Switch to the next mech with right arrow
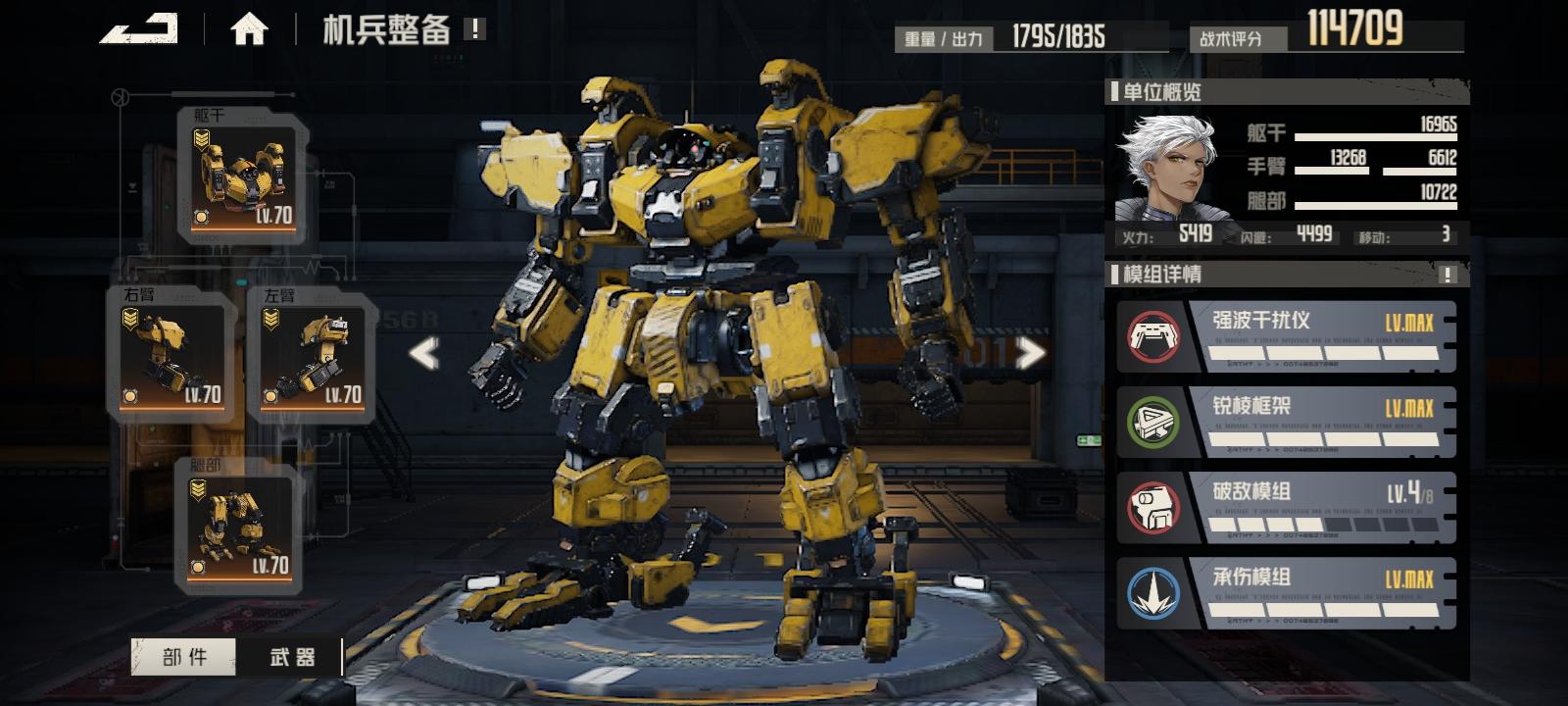 coord(1030,353)
